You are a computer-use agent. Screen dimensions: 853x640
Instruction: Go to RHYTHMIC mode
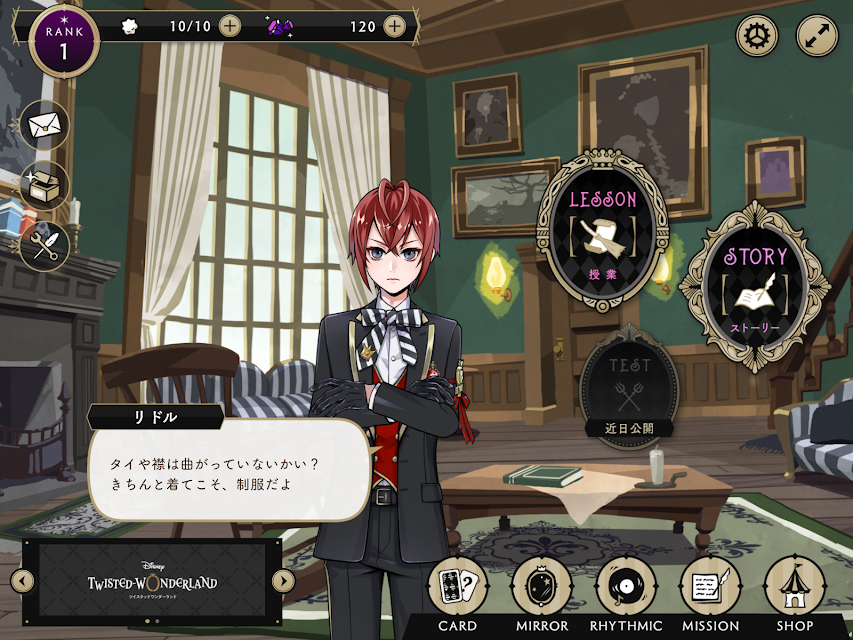pyautogui.click(x=626, y=588)
